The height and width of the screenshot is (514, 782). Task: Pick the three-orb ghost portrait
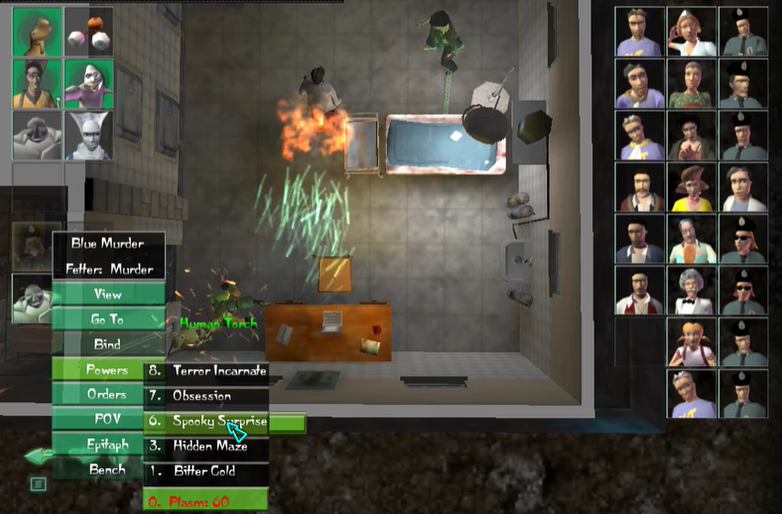(x=88, y=32)
